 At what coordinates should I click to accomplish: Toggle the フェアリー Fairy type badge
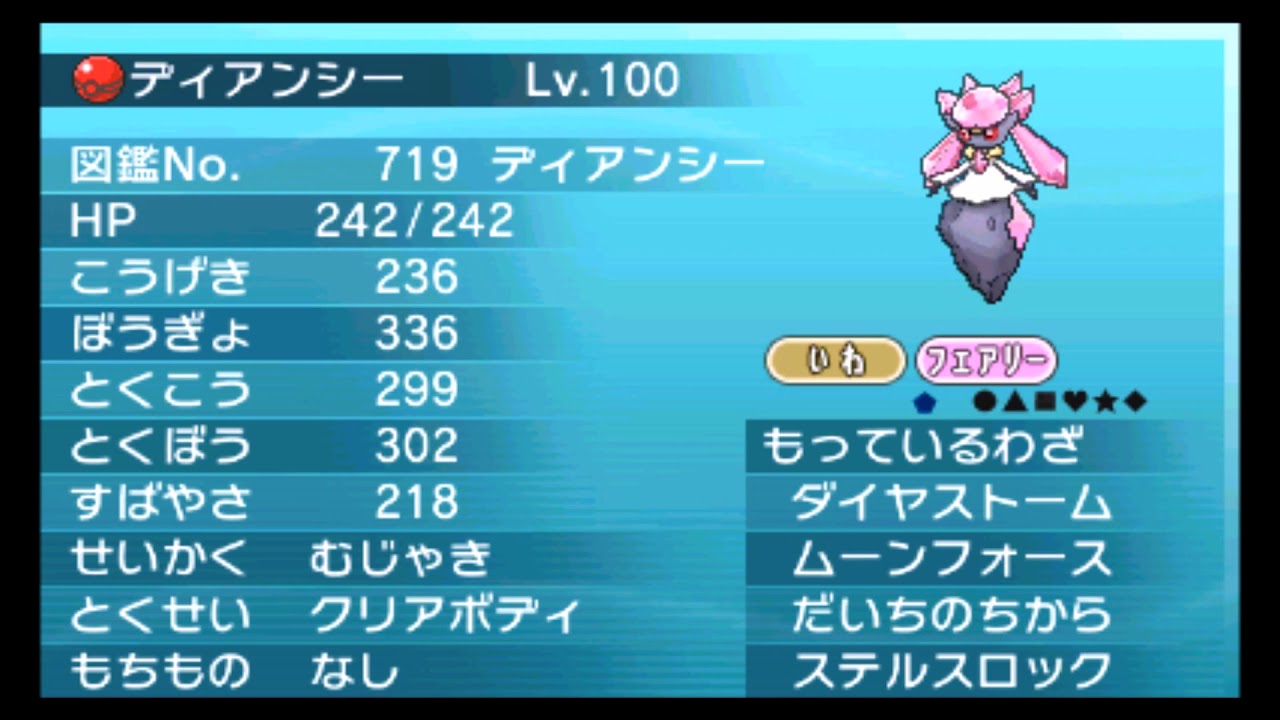point(986,361)
